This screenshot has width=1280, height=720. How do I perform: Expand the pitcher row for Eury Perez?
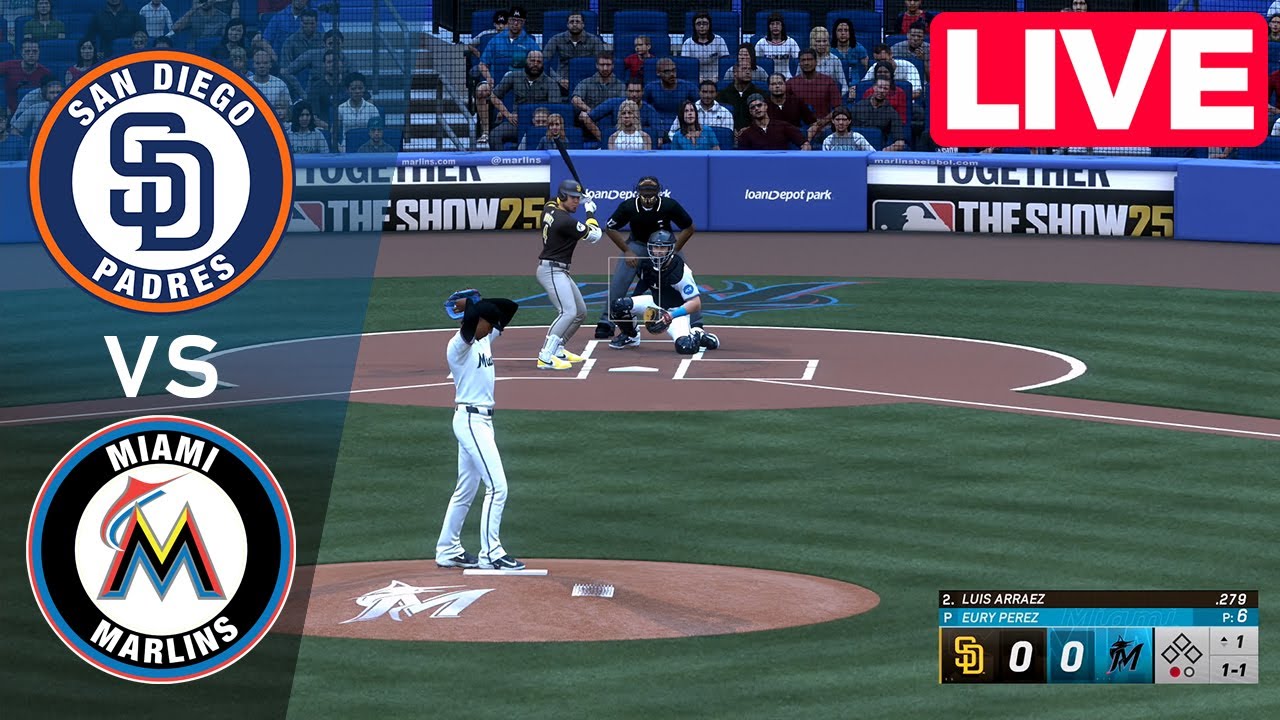(x=1001, y=616)
